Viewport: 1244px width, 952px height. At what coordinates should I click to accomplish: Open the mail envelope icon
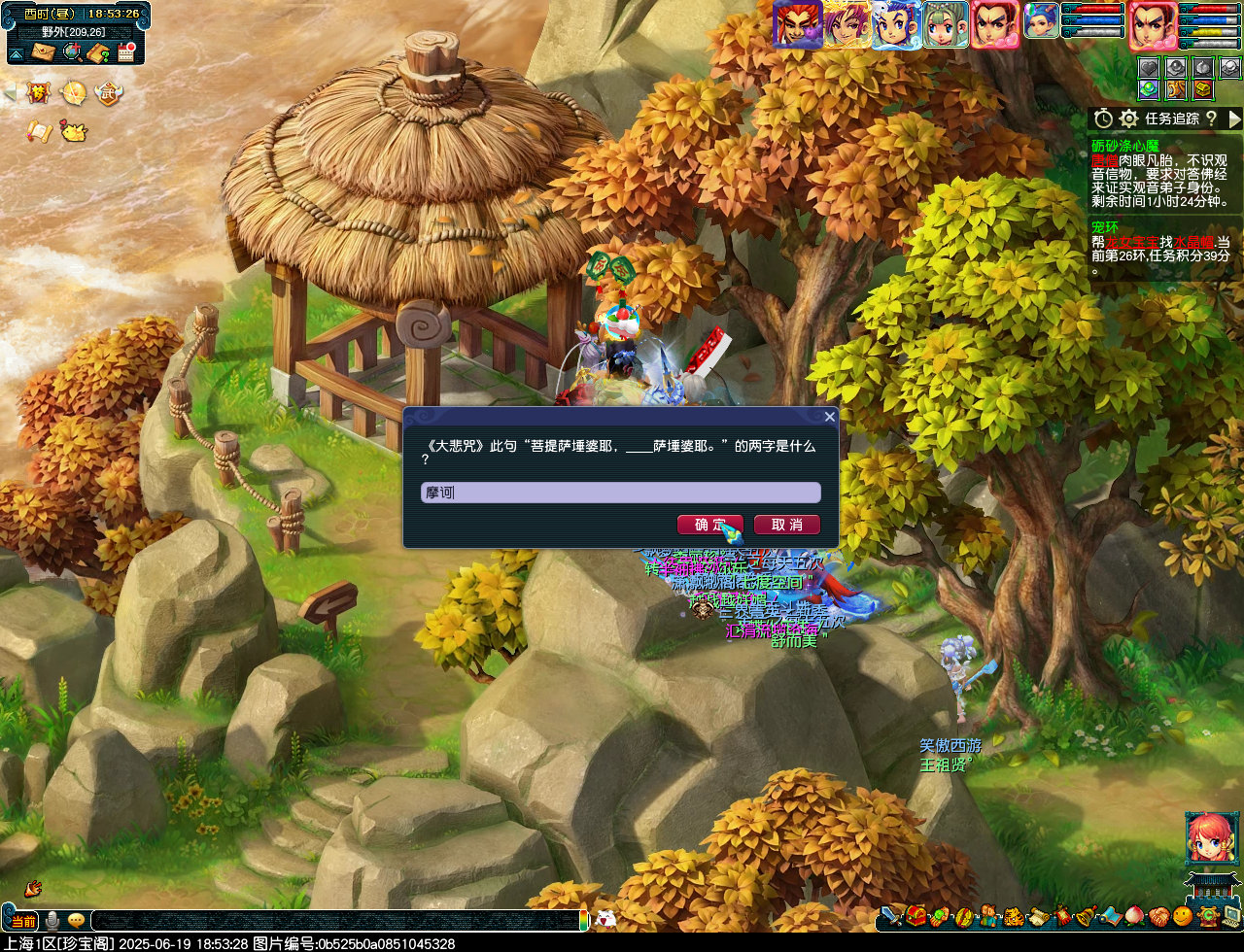(x=43, y=51)
